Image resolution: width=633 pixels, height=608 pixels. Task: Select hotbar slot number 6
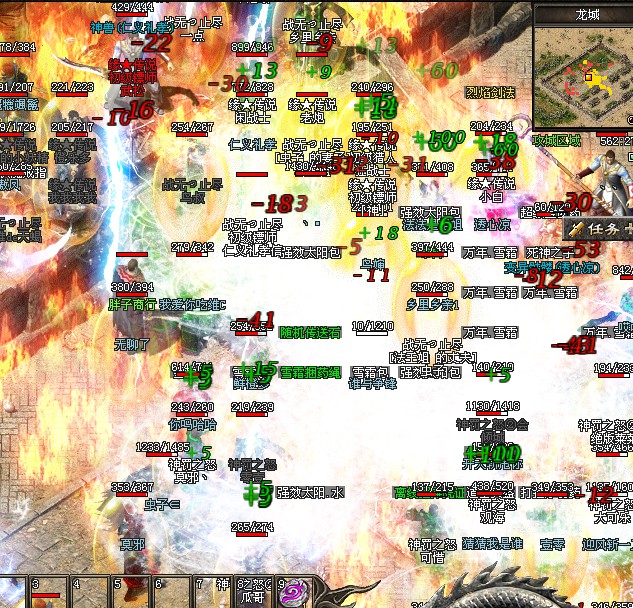[170, 590]
